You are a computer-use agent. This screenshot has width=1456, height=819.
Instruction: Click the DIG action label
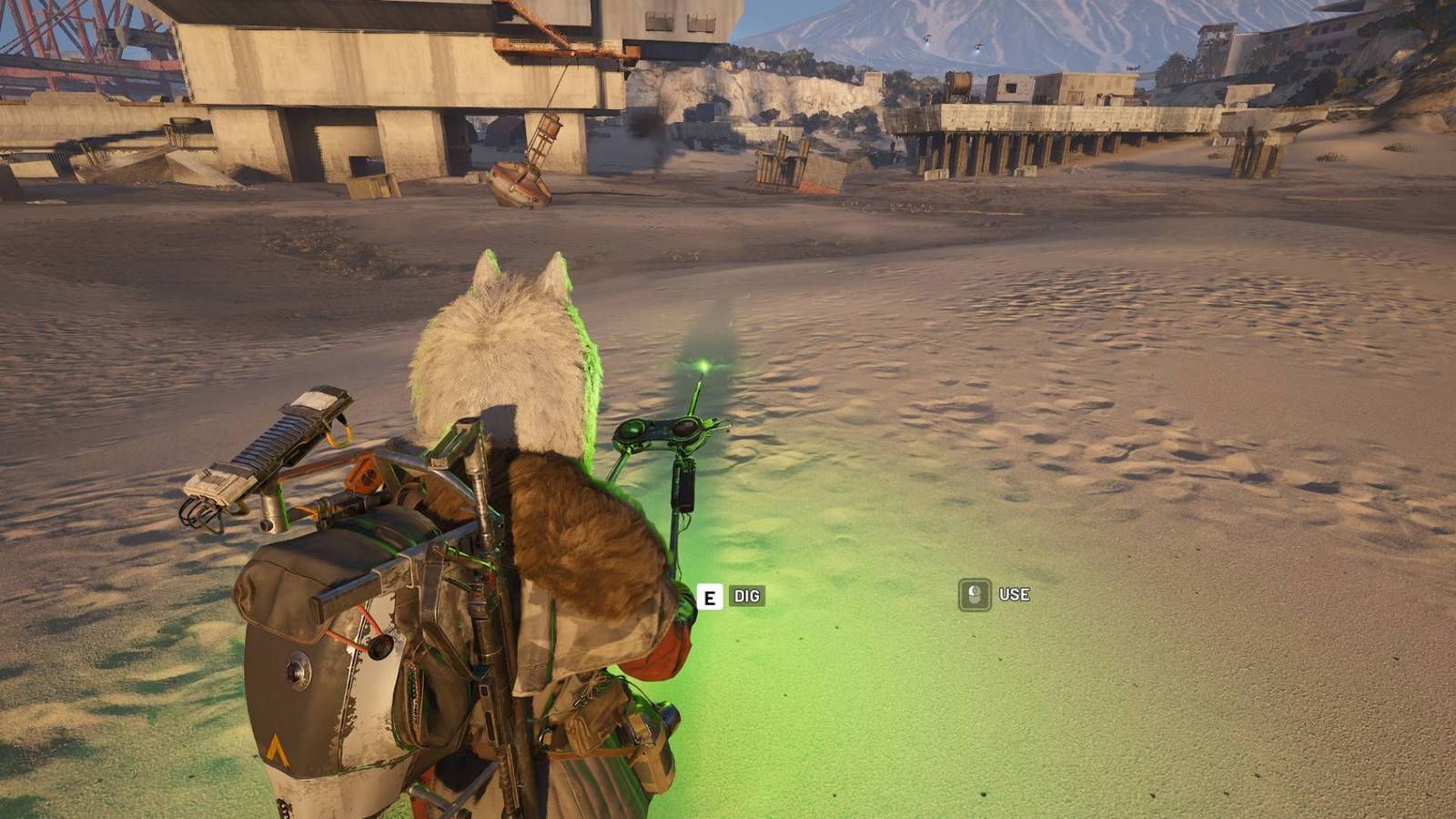click(x=746, y=598)
